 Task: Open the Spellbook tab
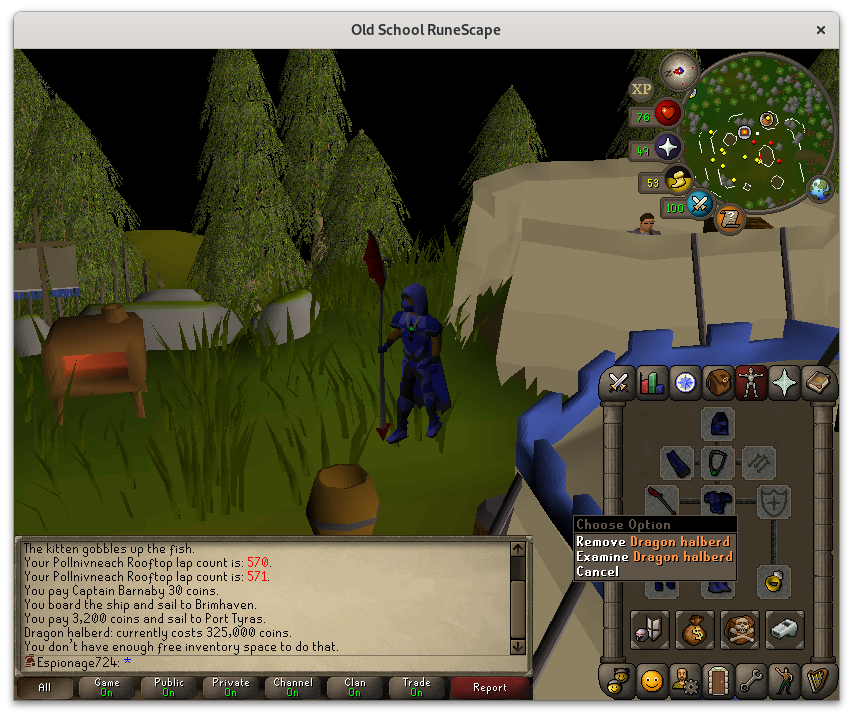click(x=819, y=383)
